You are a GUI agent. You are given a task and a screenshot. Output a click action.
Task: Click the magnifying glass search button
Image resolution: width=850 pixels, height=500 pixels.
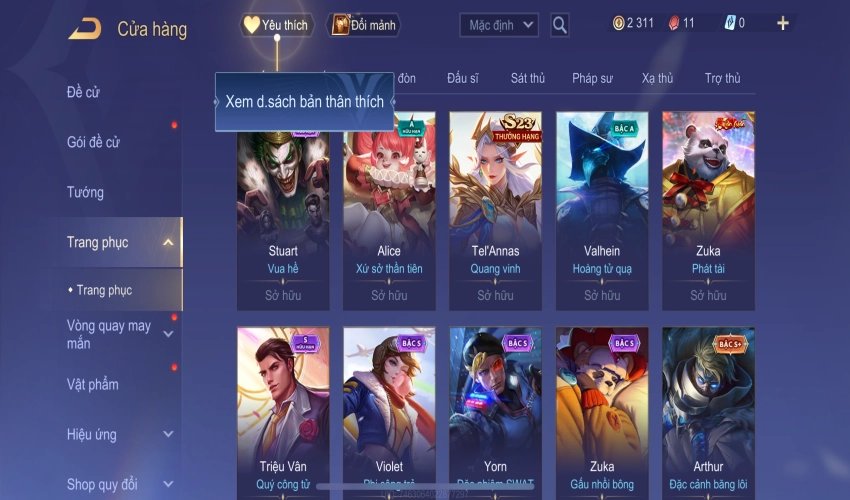click(x=560, y=25)
